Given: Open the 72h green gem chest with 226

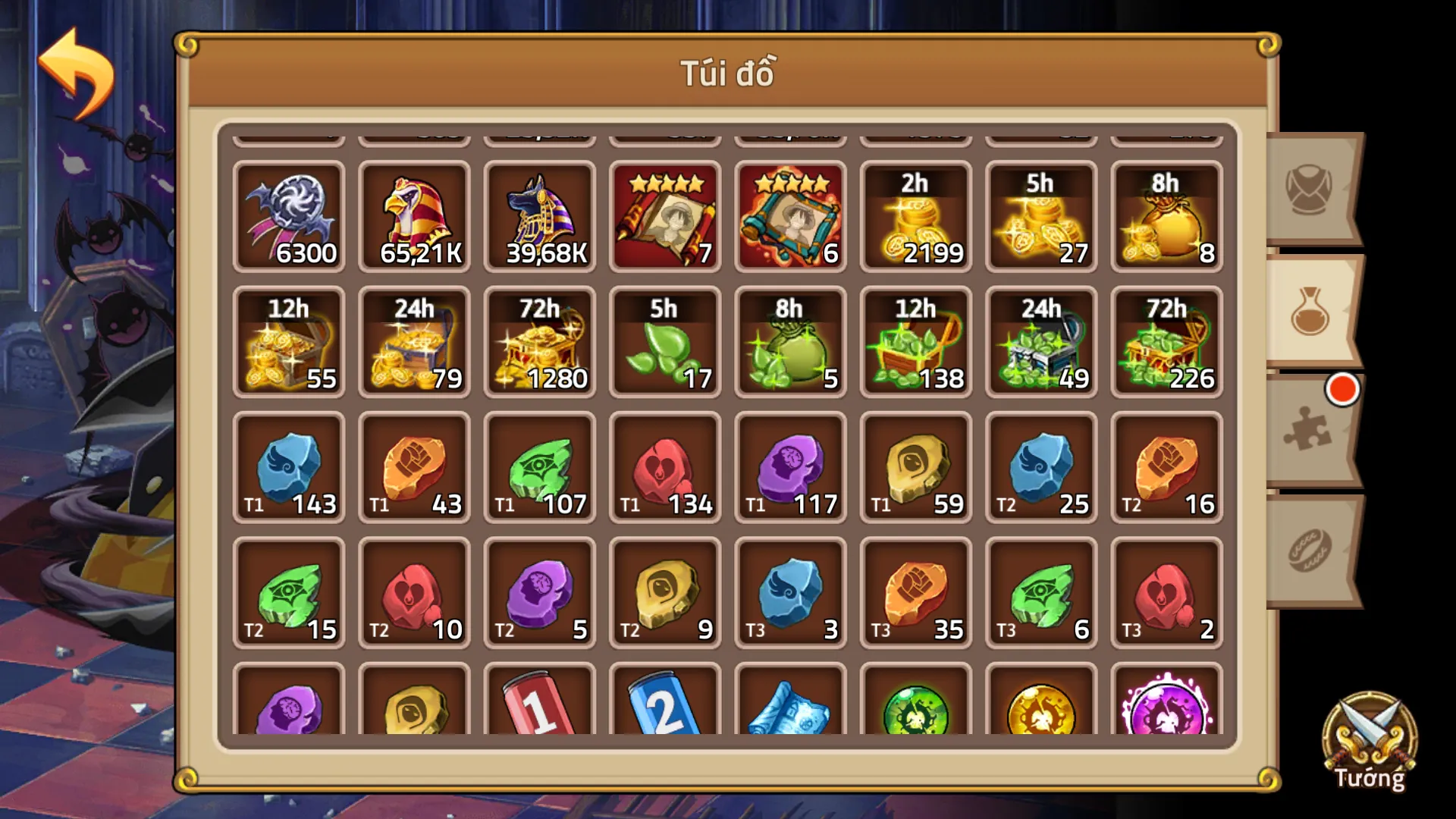Looking at the screenshot, I should coord(1166,343).
